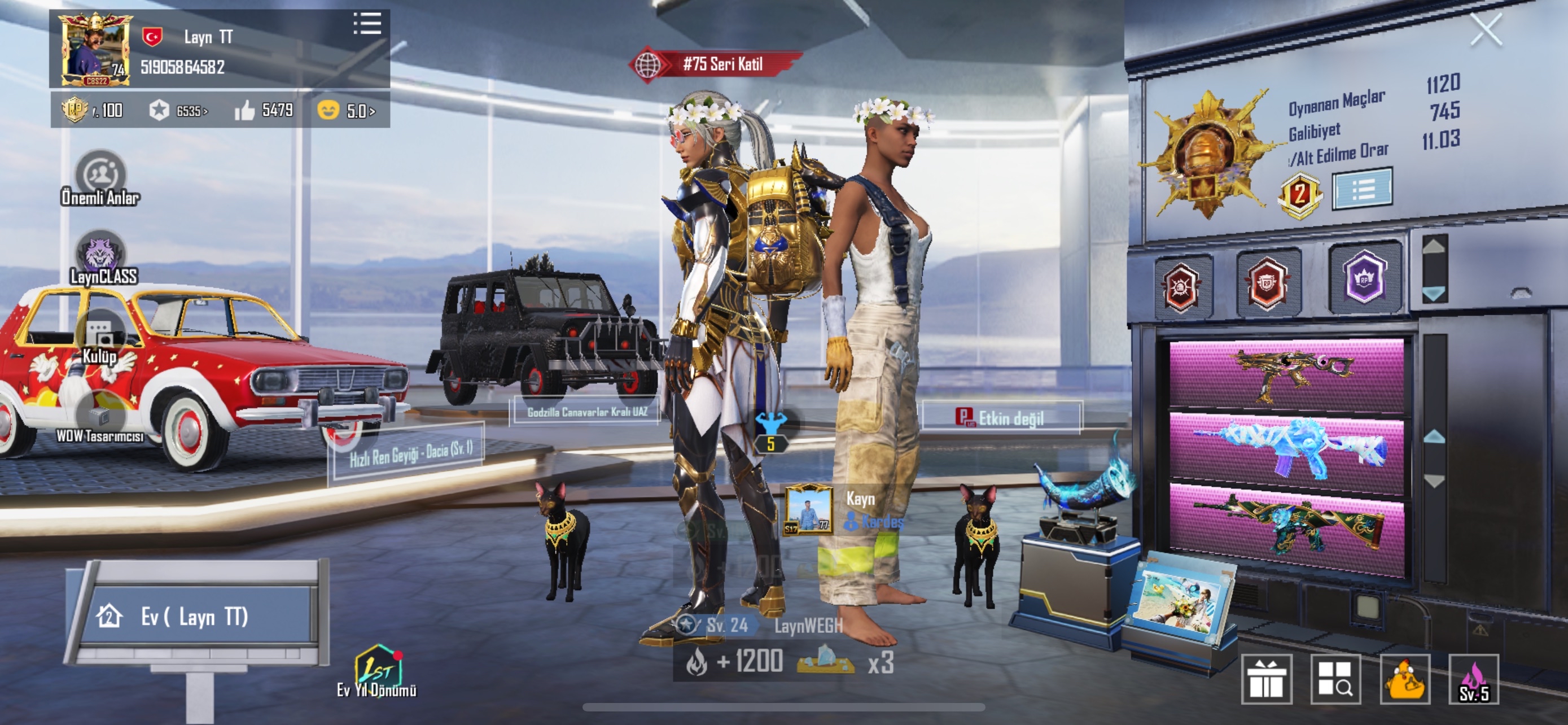1568x725 pixels.
Task: Open the gift box button
Action: coord(1266,679)
